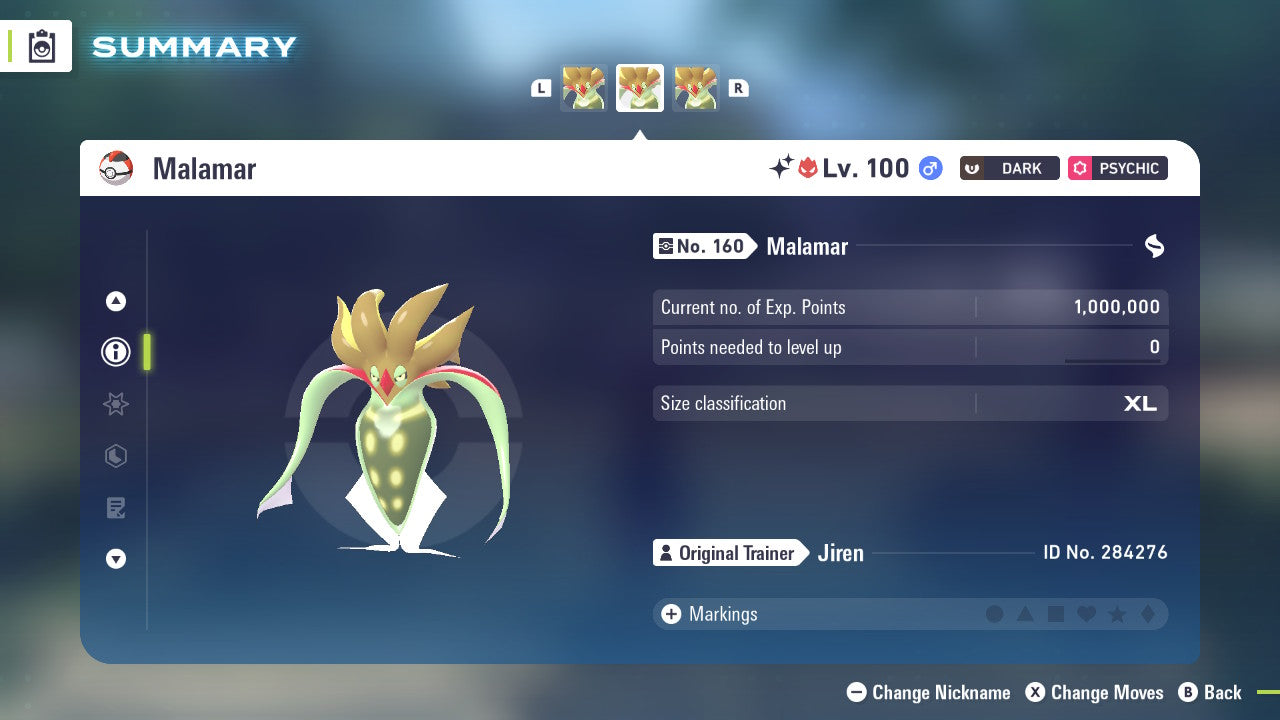Image resolution: width=1280 pixels, height=720 pixels.
Task: Click the Pokédex icon next to No. 160
Action: click(667, 246)
